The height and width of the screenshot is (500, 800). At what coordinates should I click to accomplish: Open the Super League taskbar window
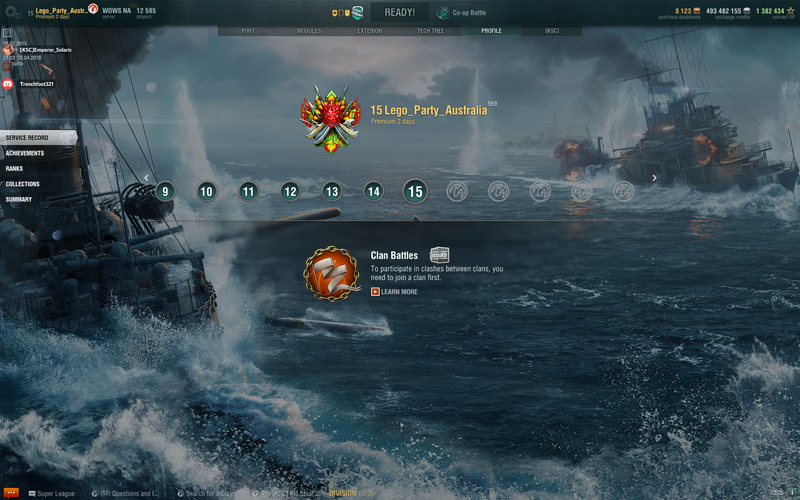pyautogui.click(x=55, y=493)
